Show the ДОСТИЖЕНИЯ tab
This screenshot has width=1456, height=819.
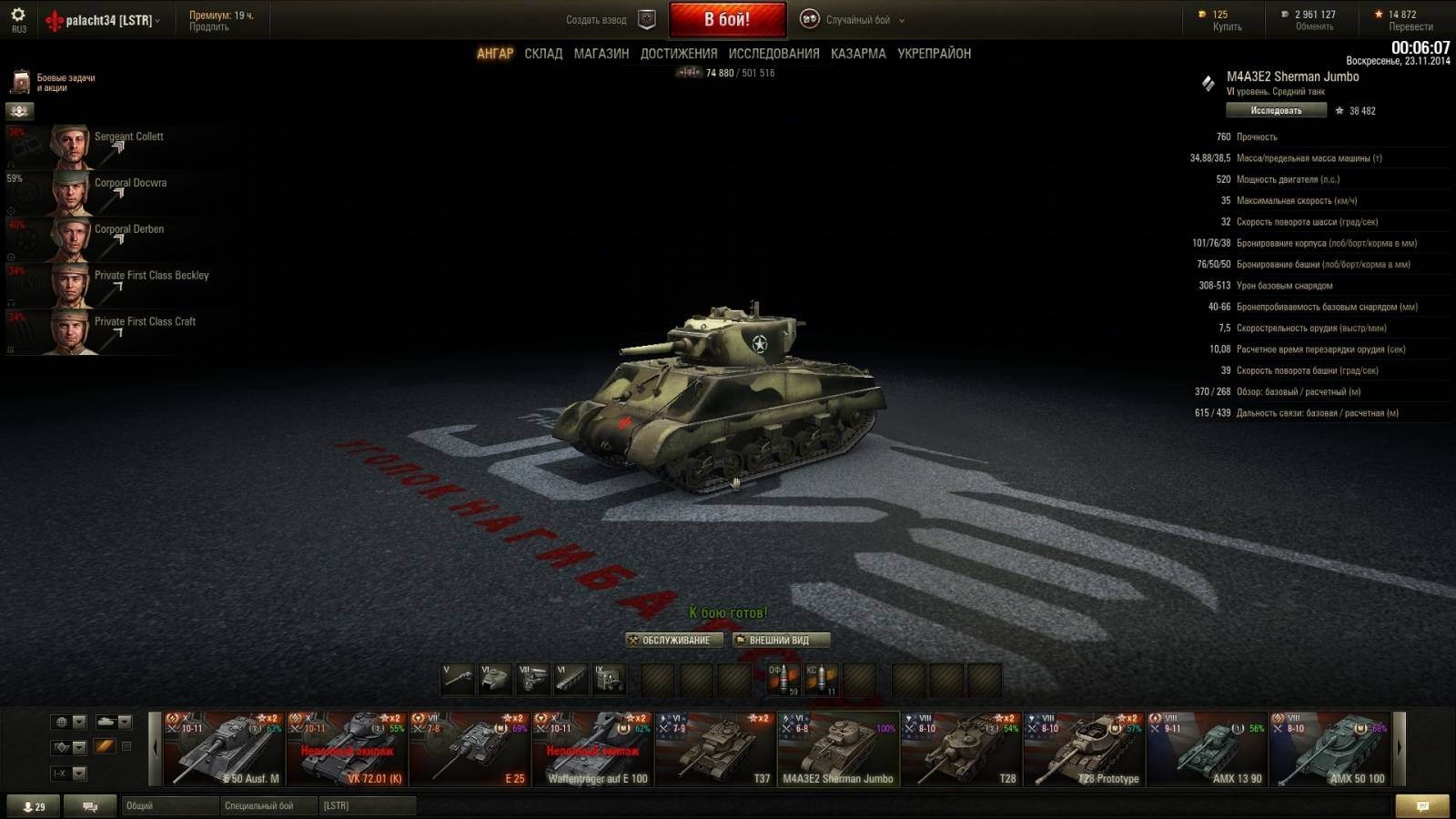[x=678, y=54]
